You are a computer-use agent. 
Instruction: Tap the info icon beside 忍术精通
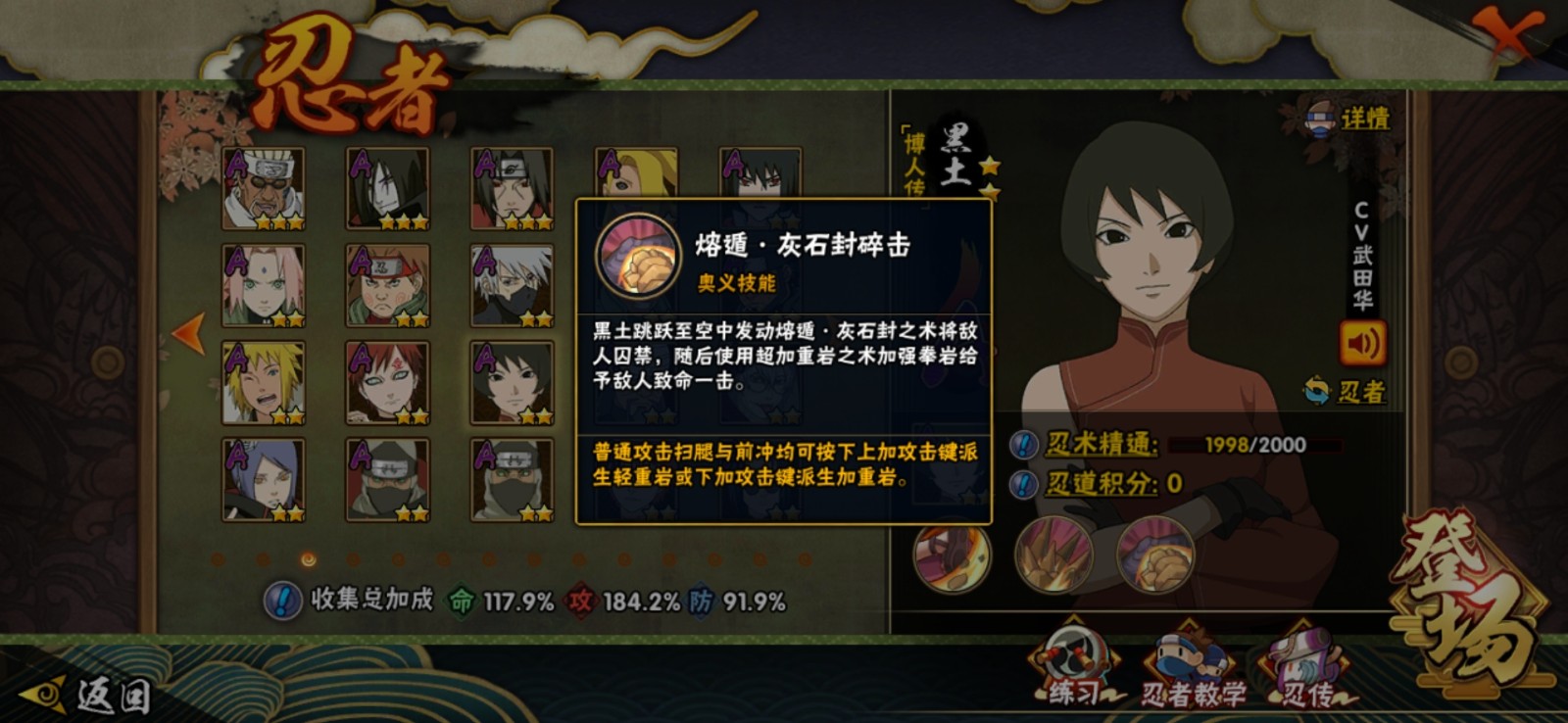pos(1023,445)
